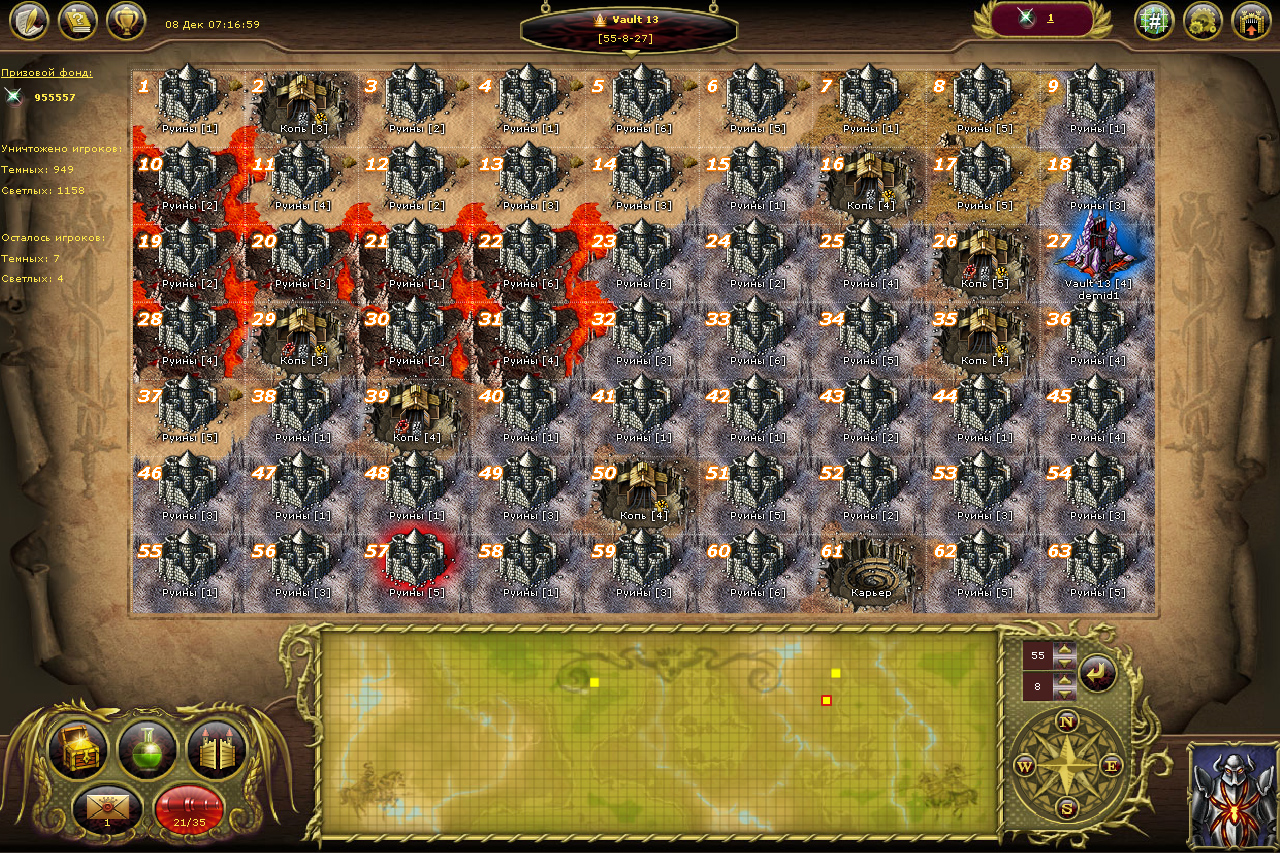Viewport: 1280px width, 853px height.
Task: Open the gears settings button
Action: coord(1203,20)
